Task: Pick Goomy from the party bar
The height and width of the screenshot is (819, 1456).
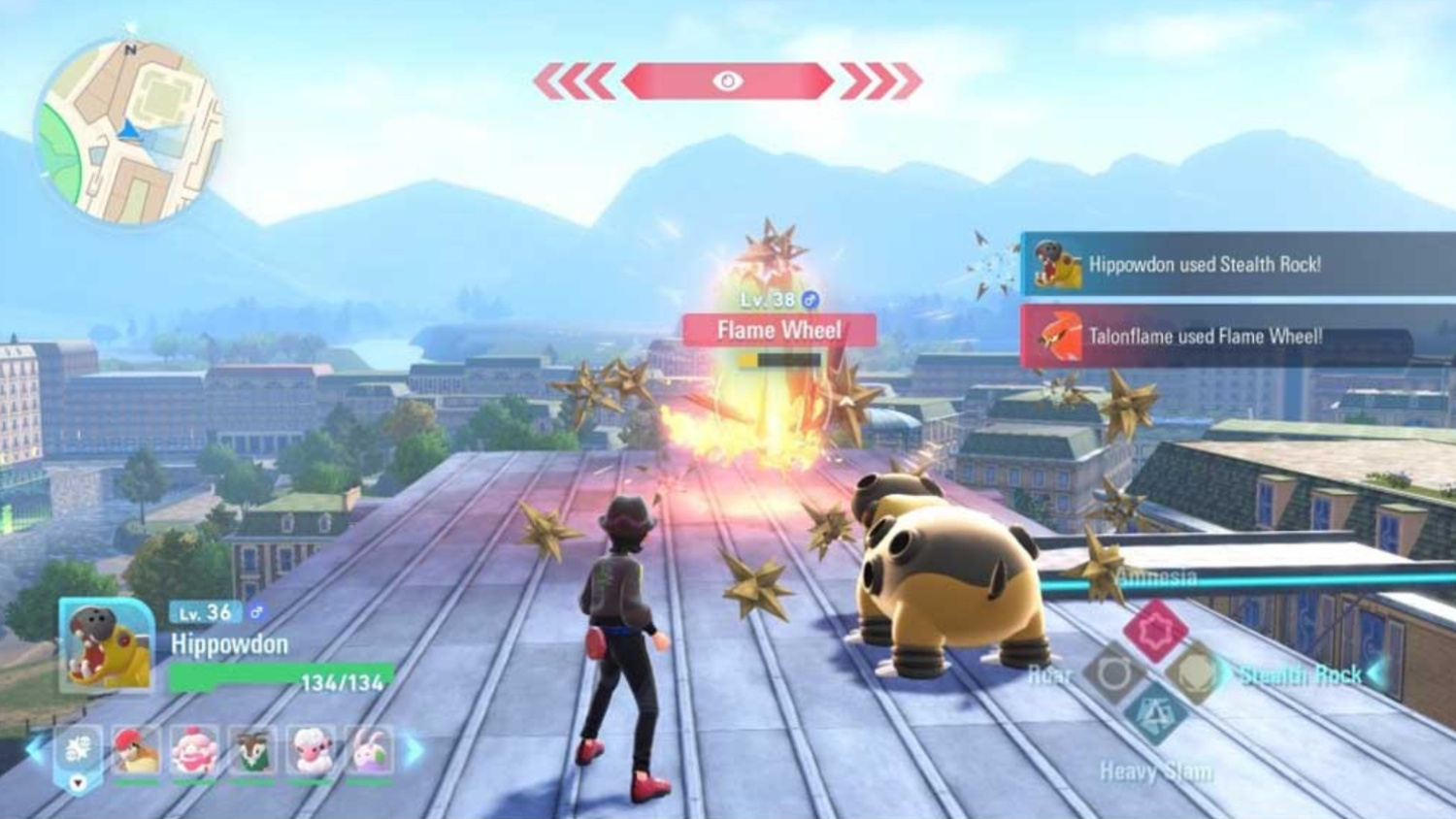Action: tap(369, 750)
